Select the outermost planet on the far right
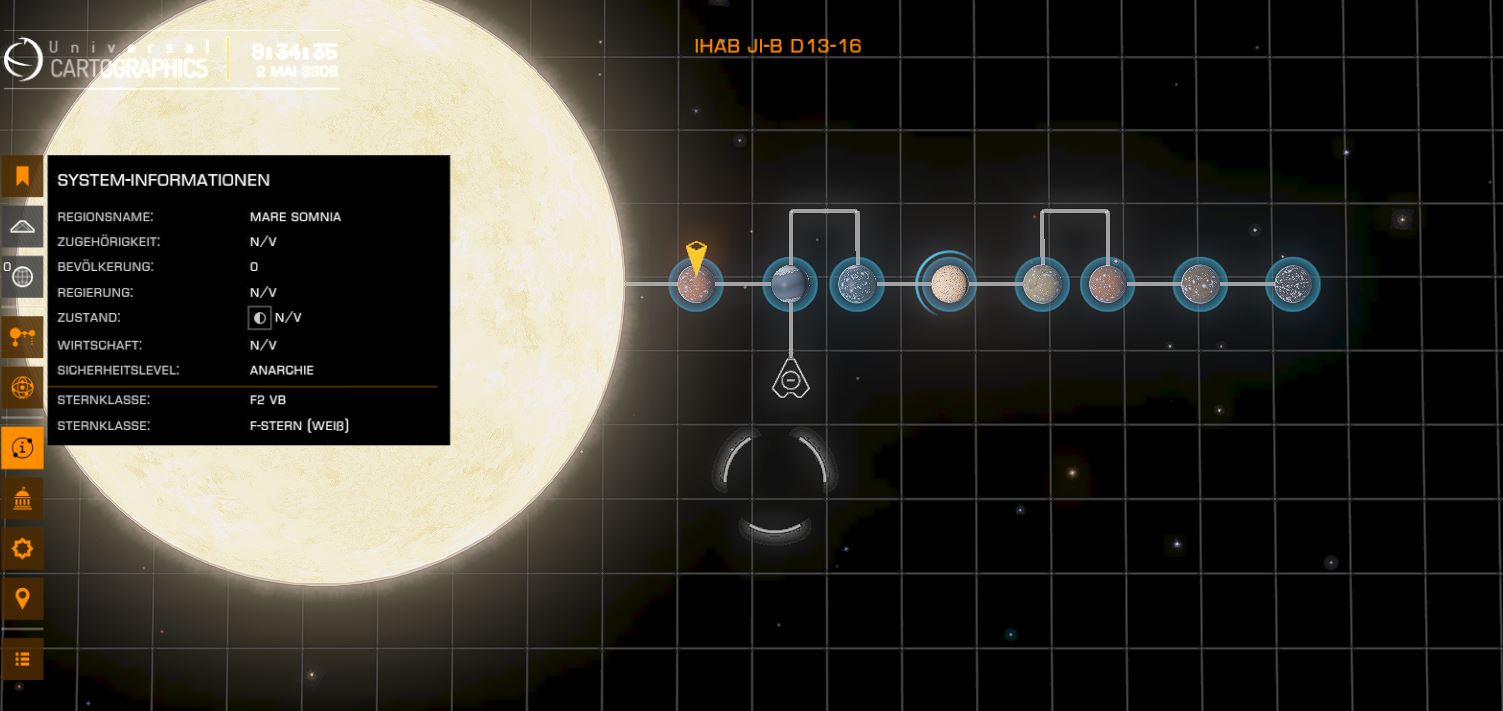 coord(1292,285)
